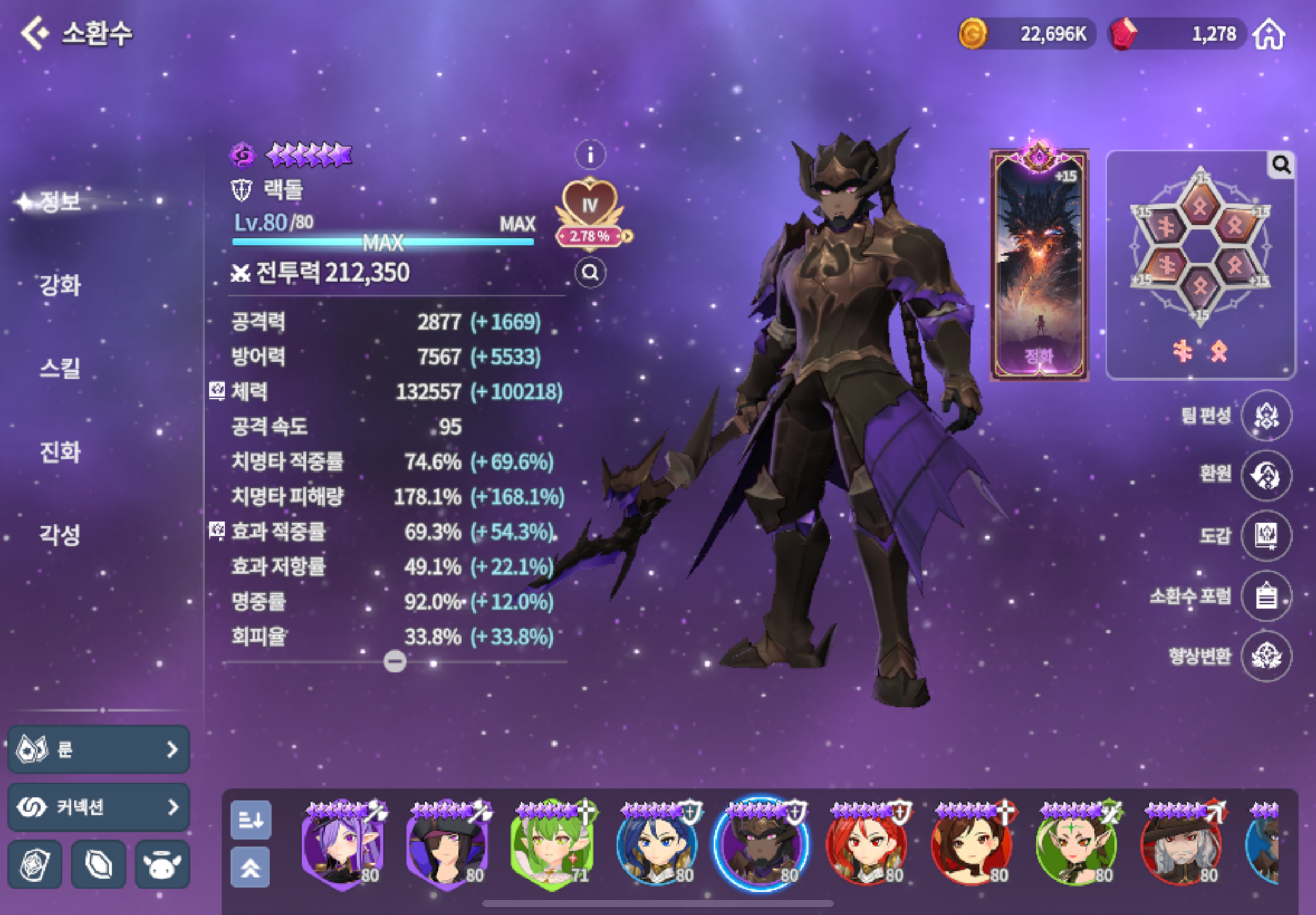Open the 룬 menu button
1316x915 pixels.
pos(99,749)
